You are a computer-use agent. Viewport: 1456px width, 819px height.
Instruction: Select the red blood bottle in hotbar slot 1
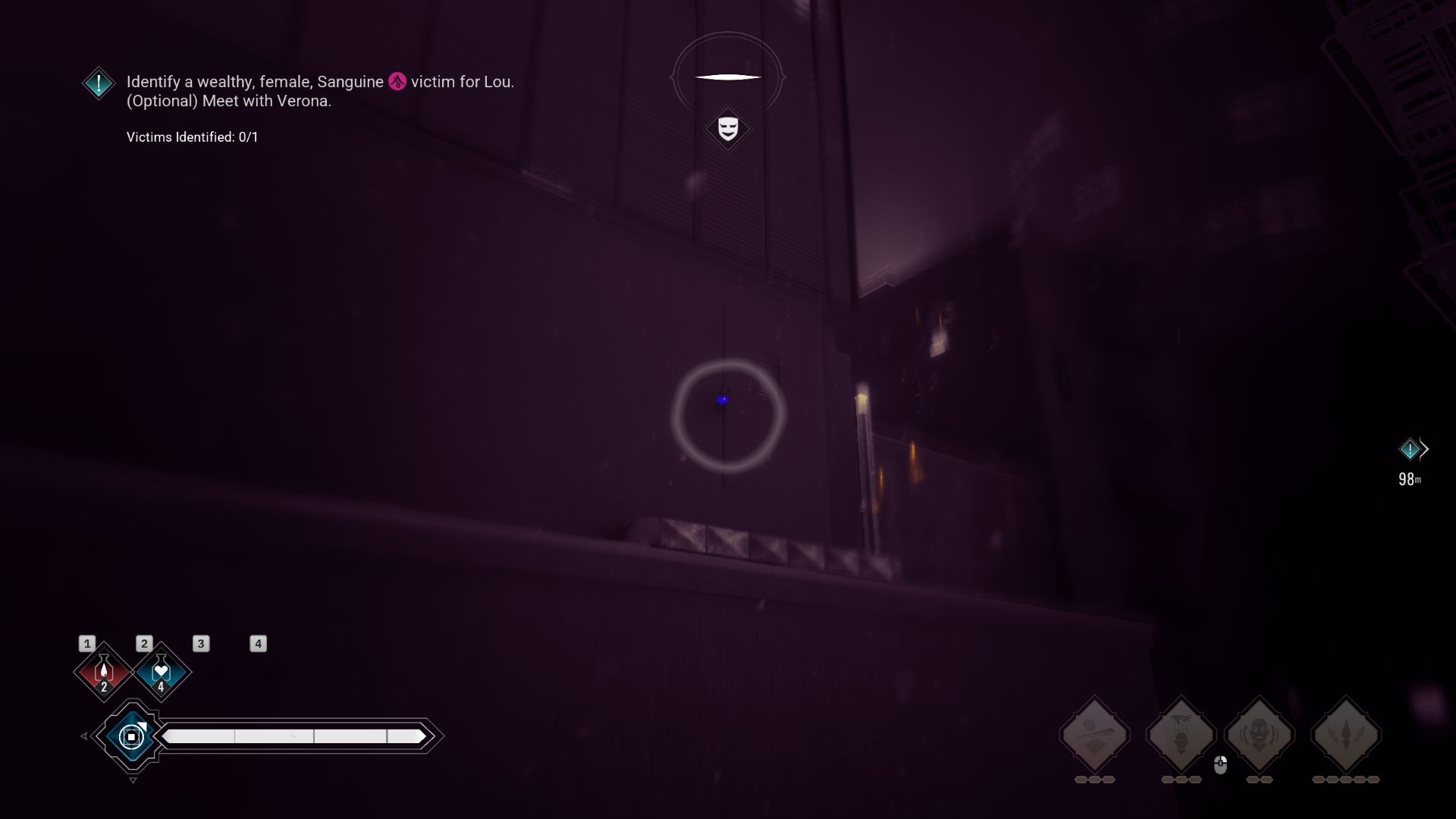click(x=103, y=671)
